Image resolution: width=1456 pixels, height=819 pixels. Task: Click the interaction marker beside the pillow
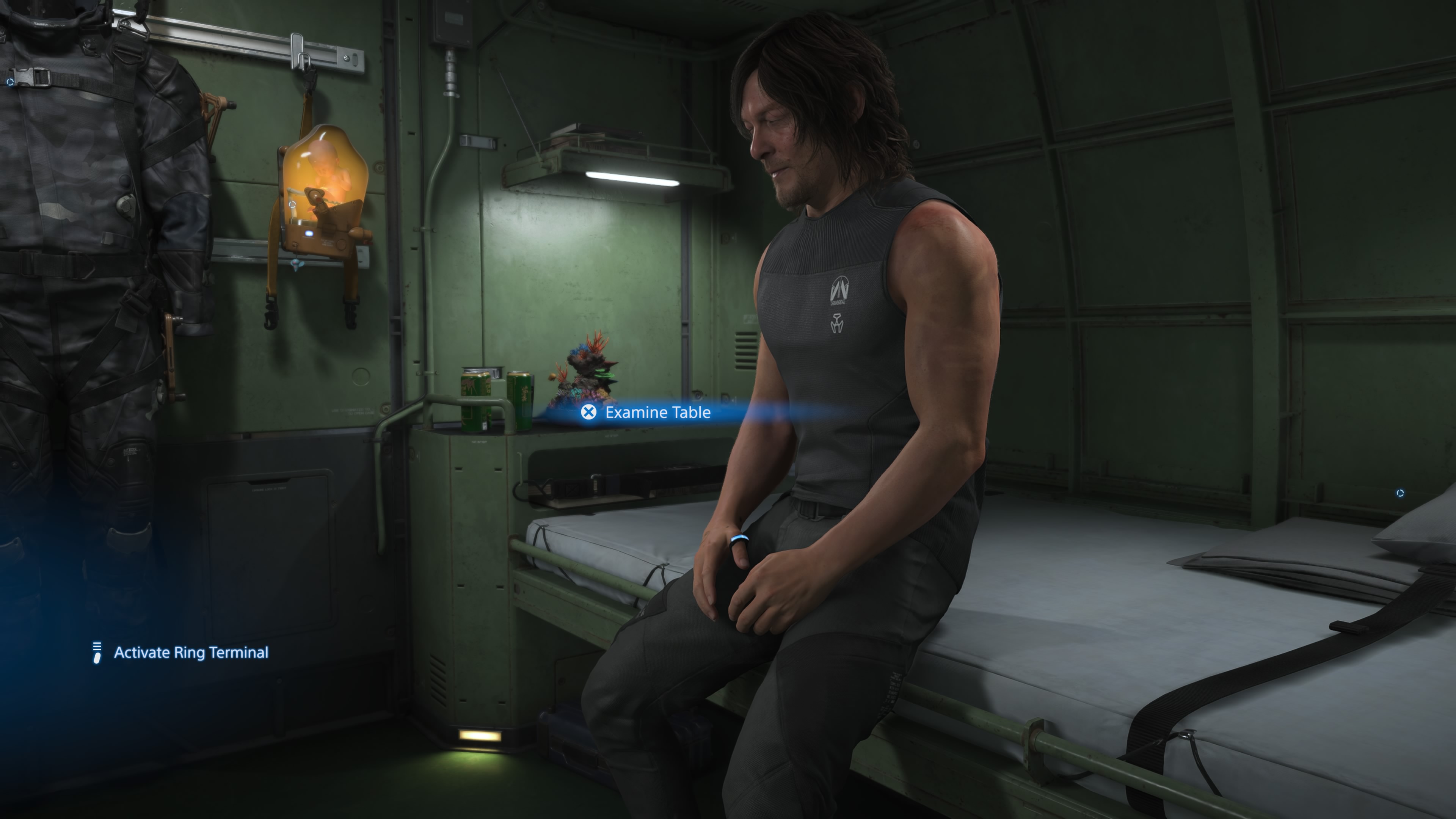point(1400,493)
